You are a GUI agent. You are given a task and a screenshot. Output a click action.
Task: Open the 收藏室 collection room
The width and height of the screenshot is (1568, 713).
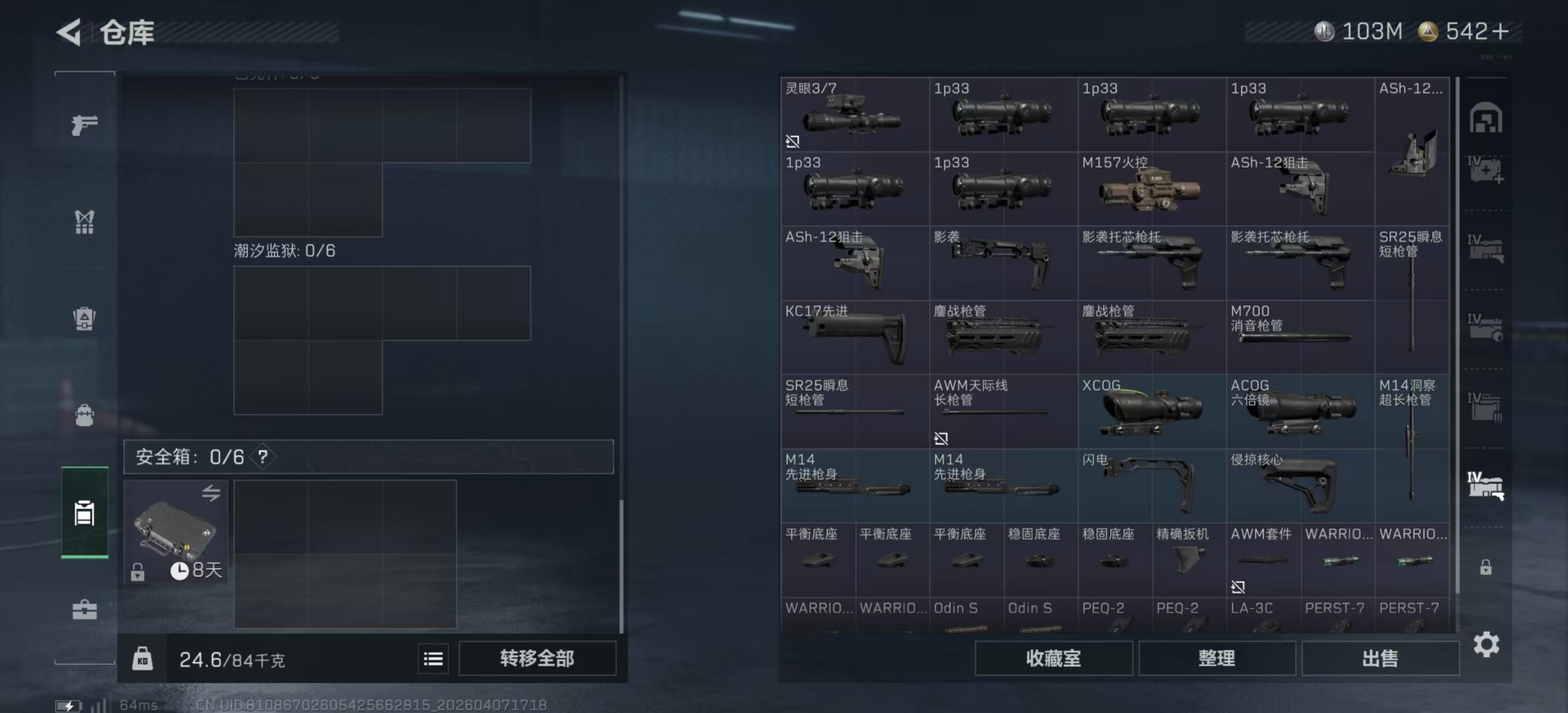(1053, 658)
